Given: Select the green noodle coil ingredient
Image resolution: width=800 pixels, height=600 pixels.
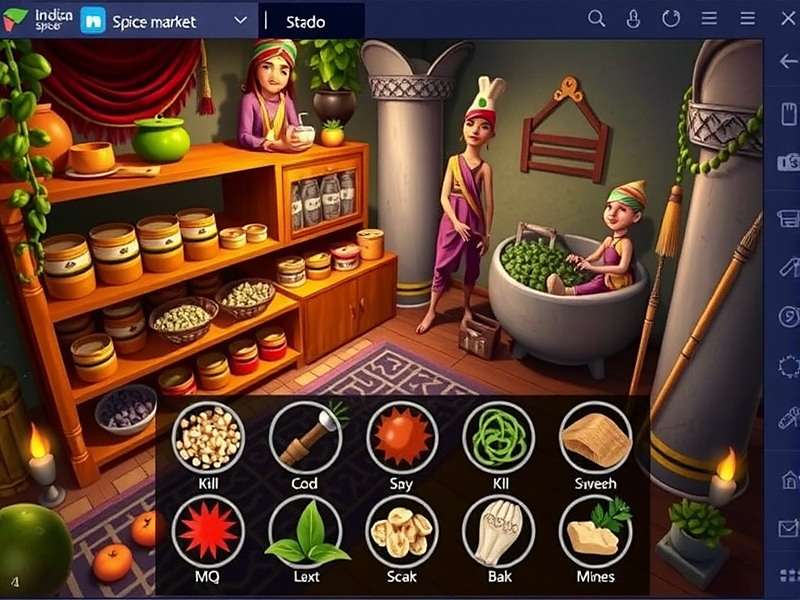Looking at the screenshot, I should (498, 437).
